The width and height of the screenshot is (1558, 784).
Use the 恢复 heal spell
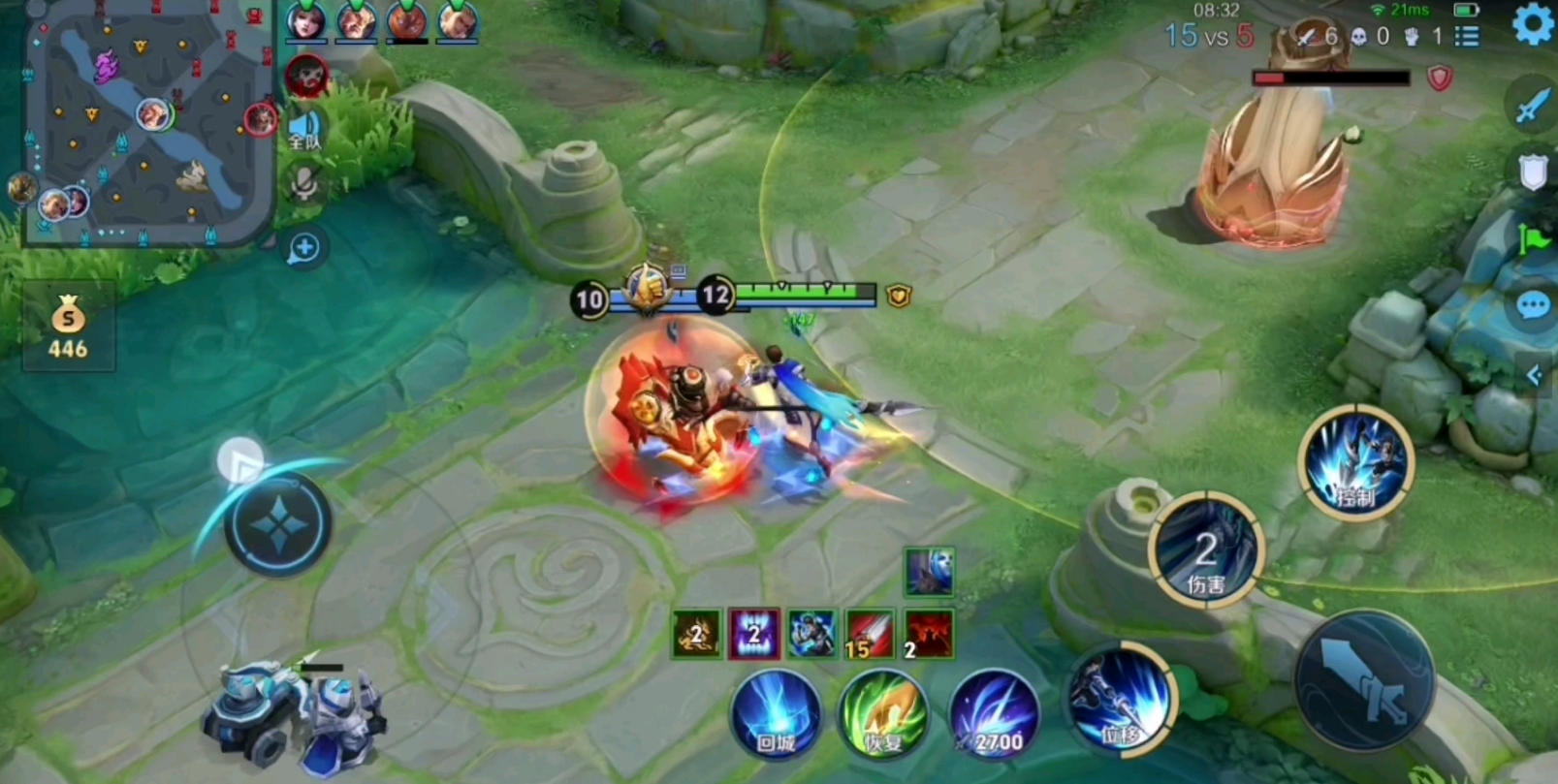pos(882,714)
